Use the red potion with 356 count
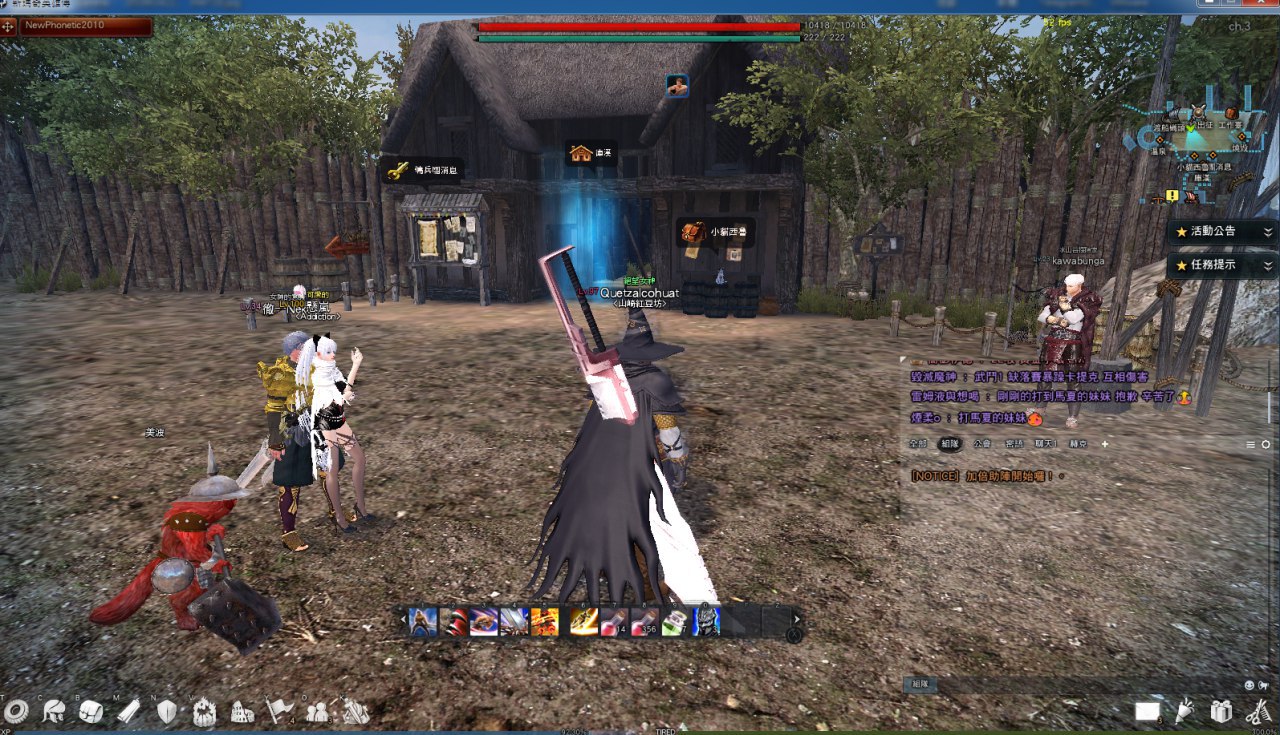This screenshot has width=1280, height=735. point(645,621)
